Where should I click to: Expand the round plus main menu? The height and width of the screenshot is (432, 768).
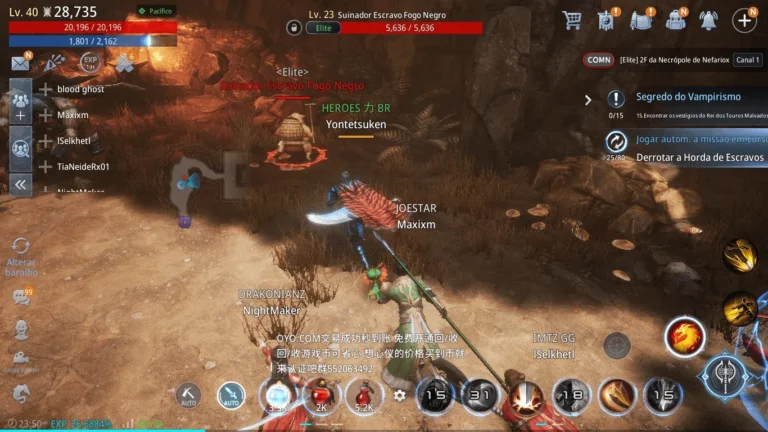[x=745, y=20]
